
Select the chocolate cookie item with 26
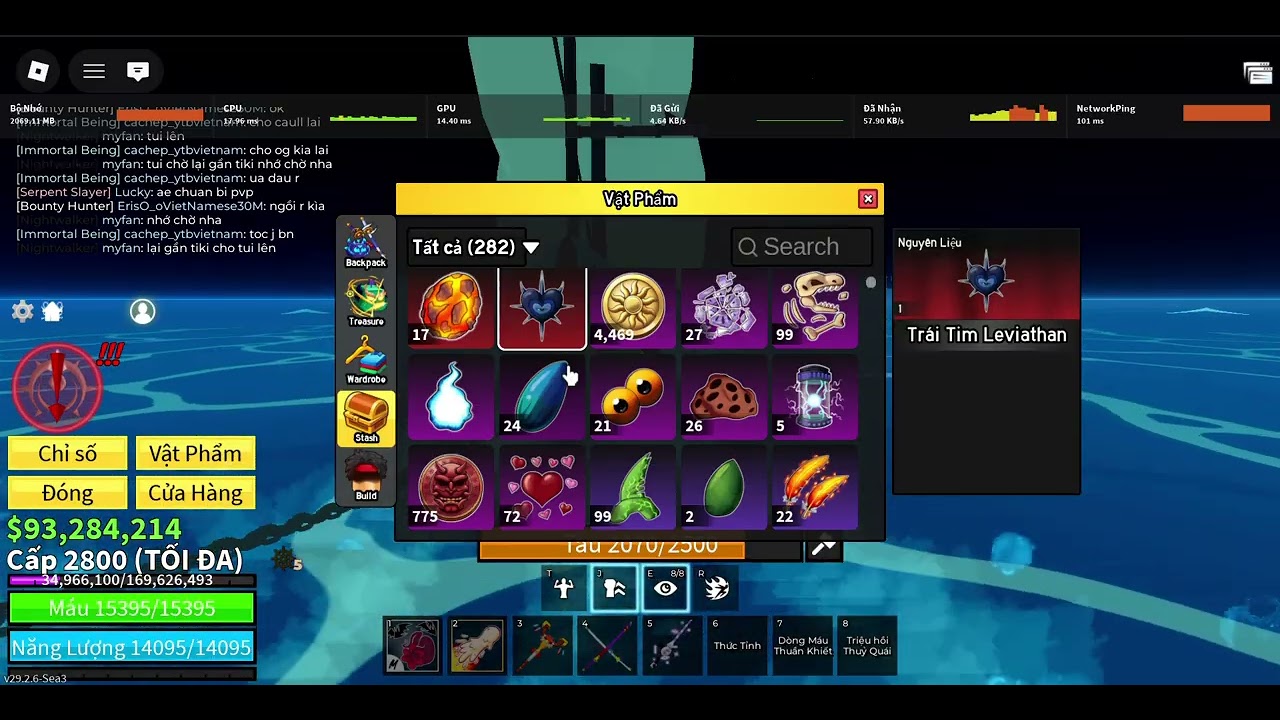click(723, 400)
